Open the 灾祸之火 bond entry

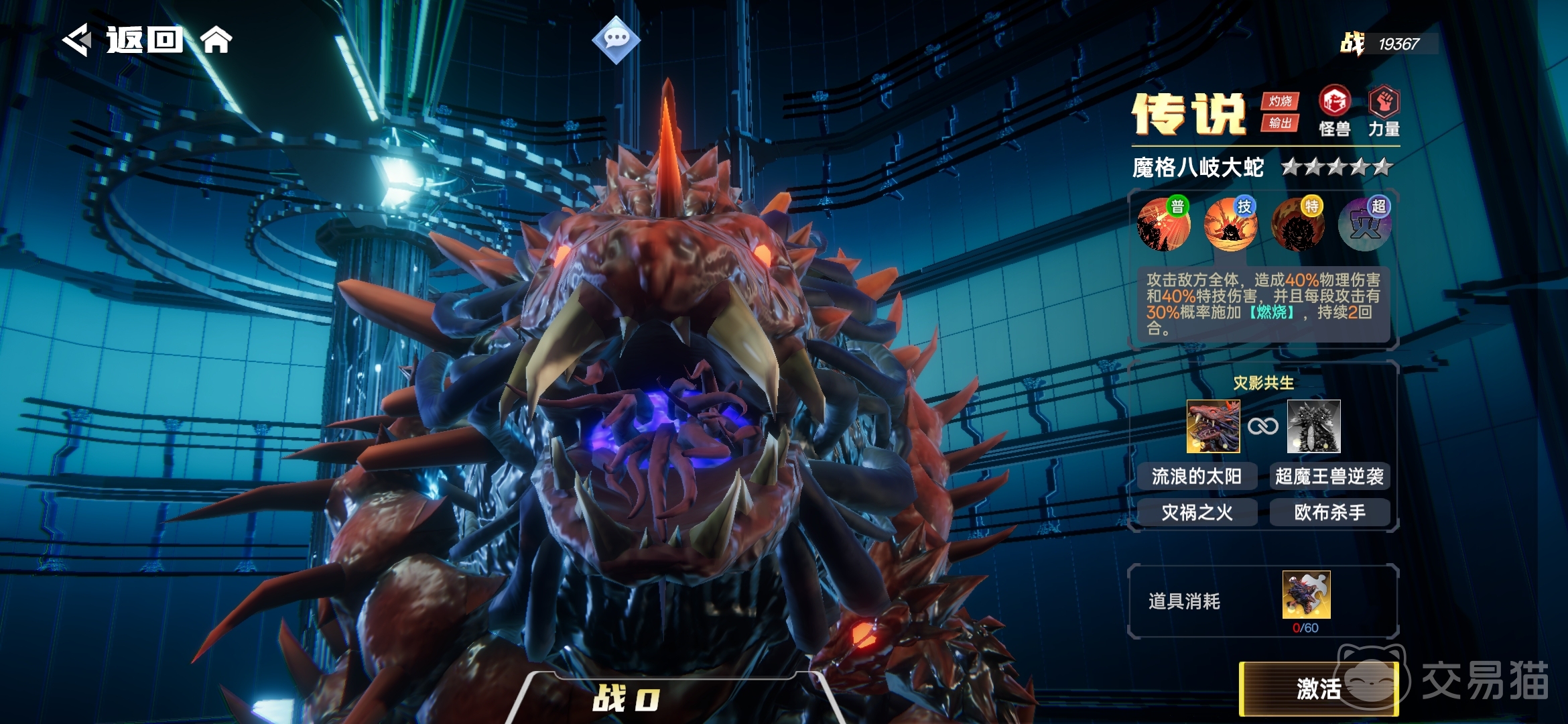1197,513
